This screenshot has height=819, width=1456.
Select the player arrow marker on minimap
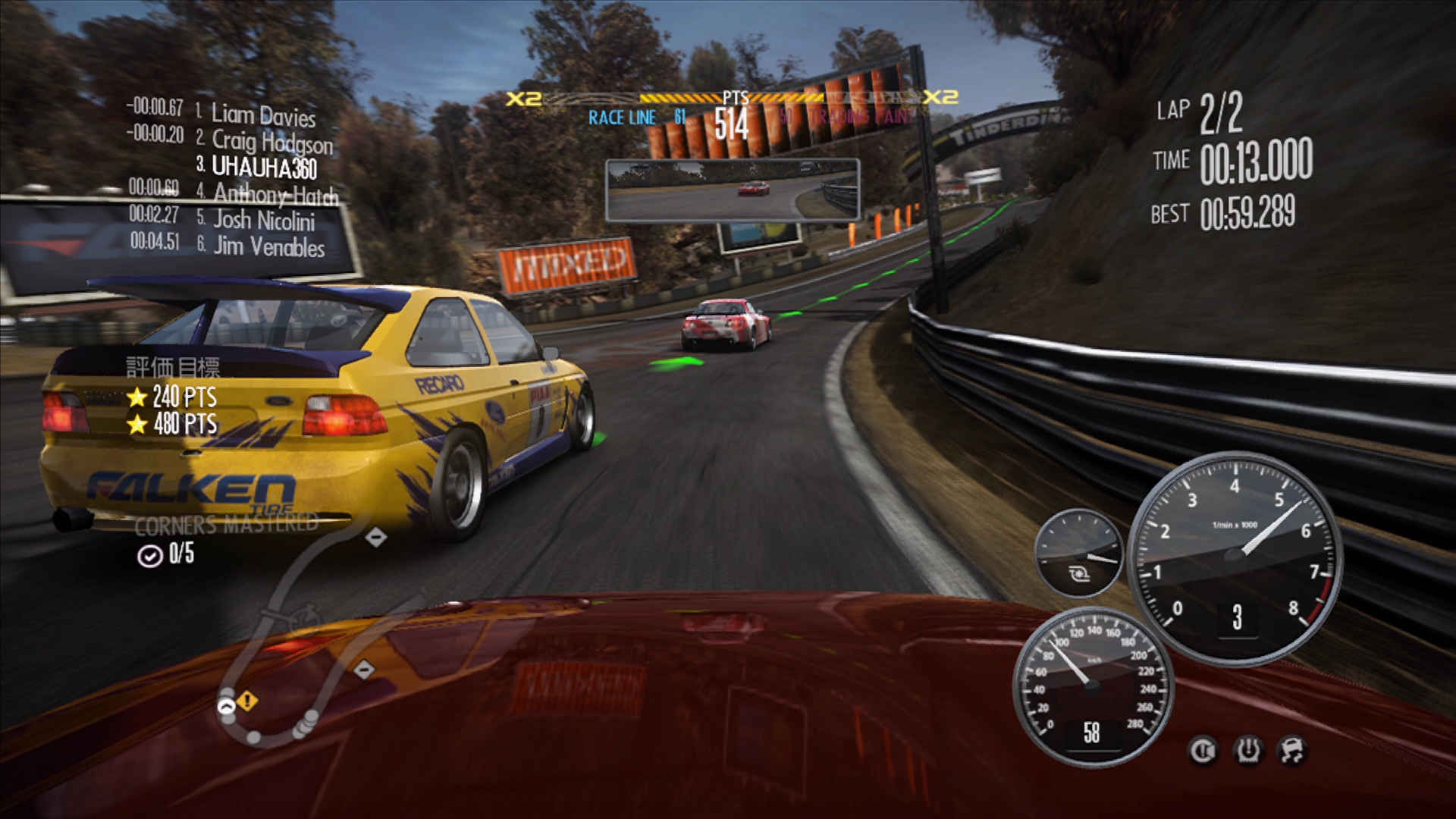point(226,708)
